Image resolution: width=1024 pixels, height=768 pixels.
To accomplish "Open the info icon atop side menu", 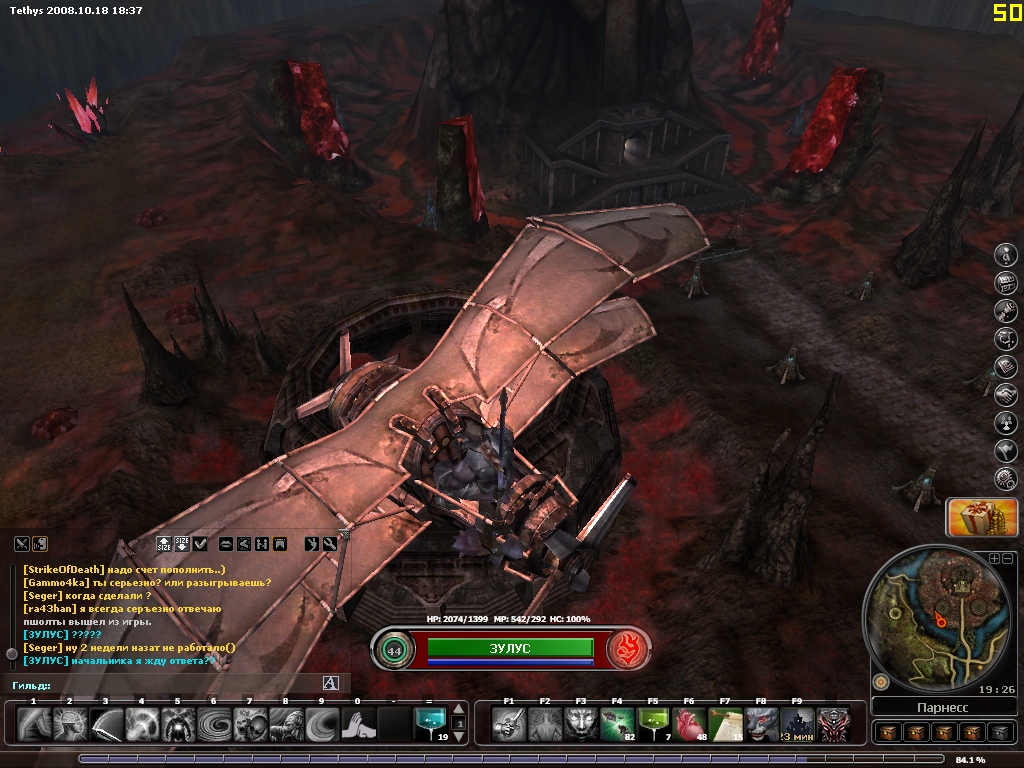I will pyautogui.click(x=1005, y=255).
